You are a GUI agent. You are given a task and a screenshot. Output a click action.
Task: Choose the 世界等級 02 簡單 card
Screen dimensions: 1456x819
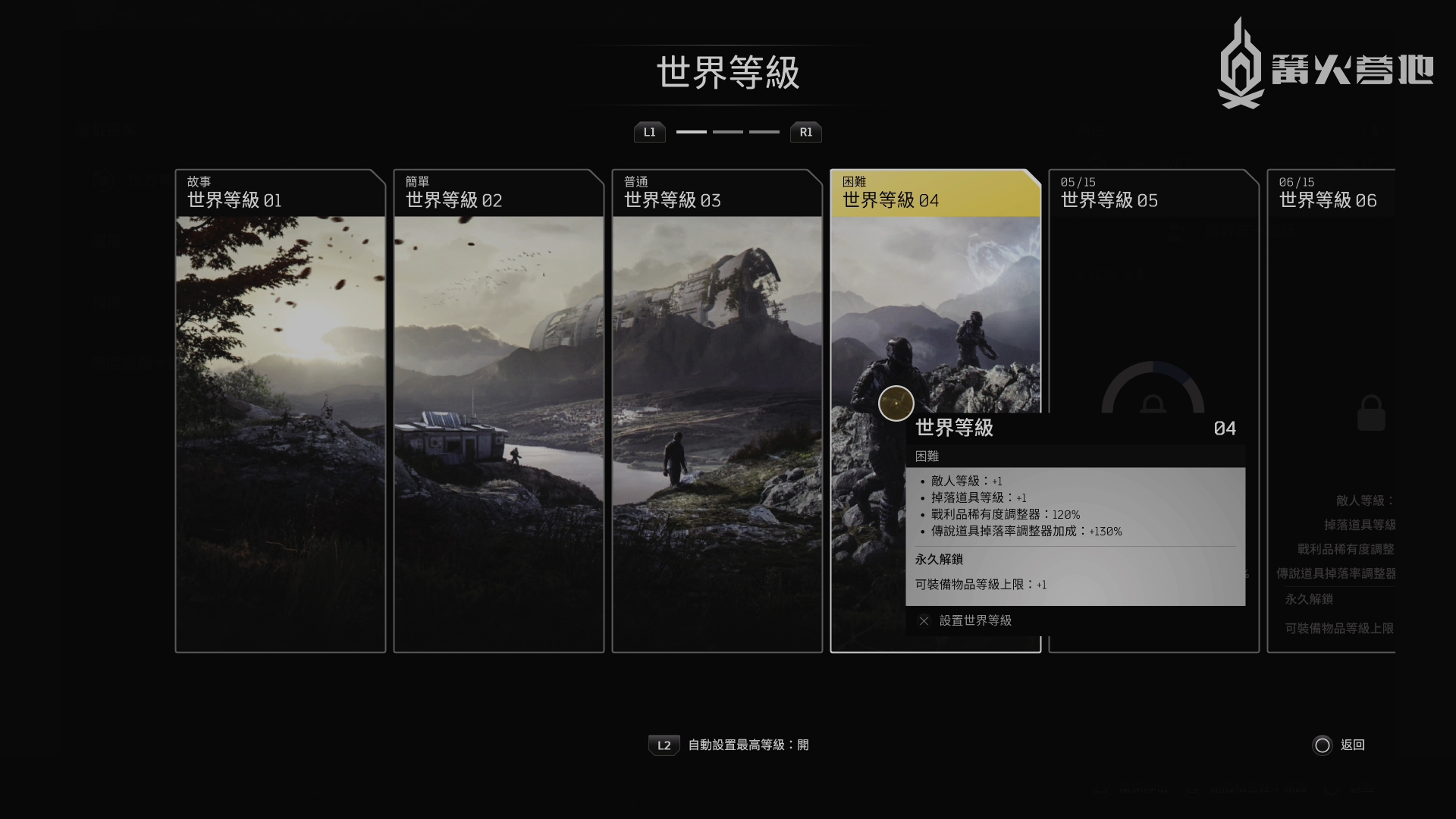pyautogui.click(x=499, y=409)
